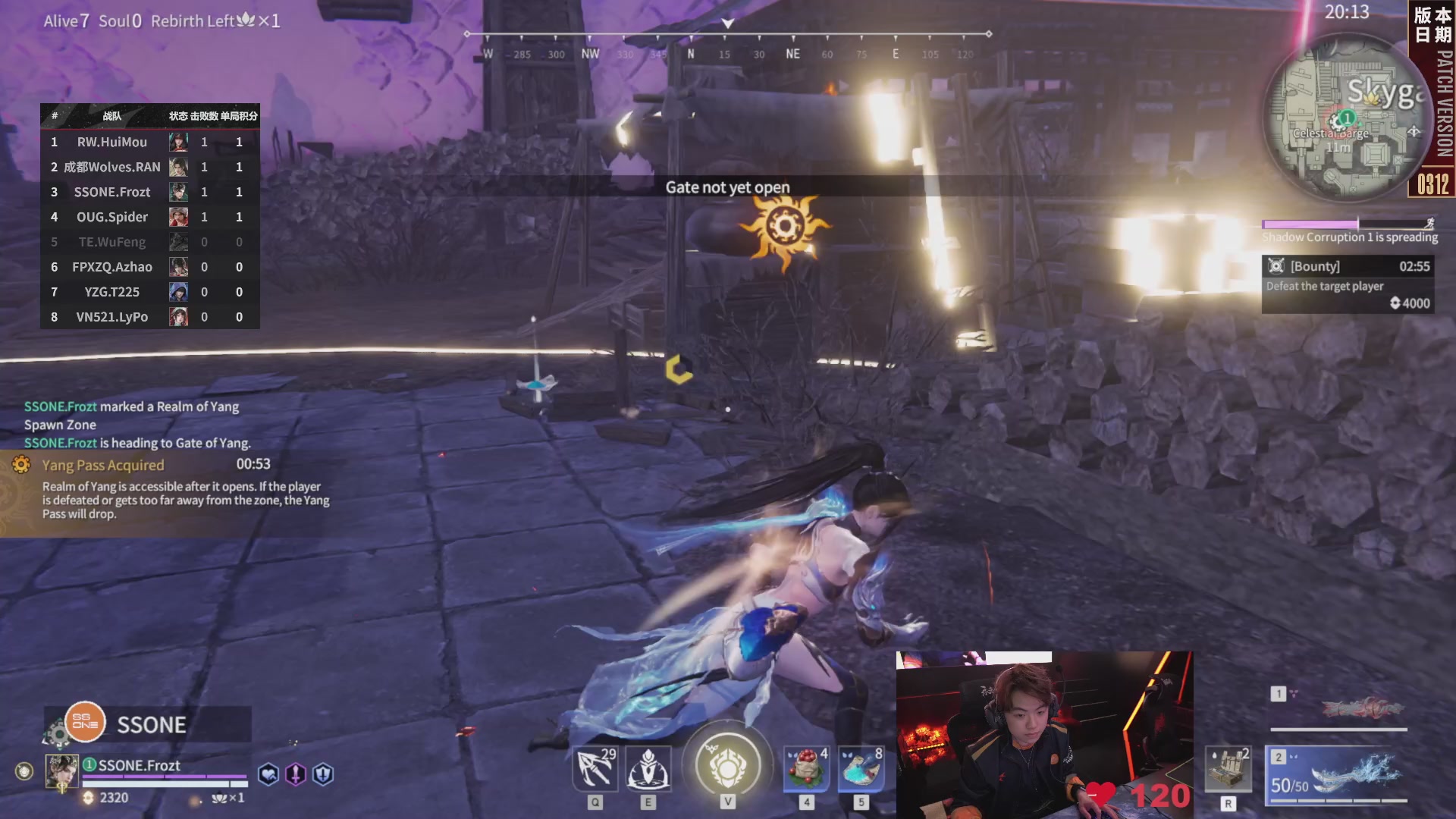Select the grappling hook item slot
The height and width of the screenshot is (819, 1456).
click(x=595, y=769)
